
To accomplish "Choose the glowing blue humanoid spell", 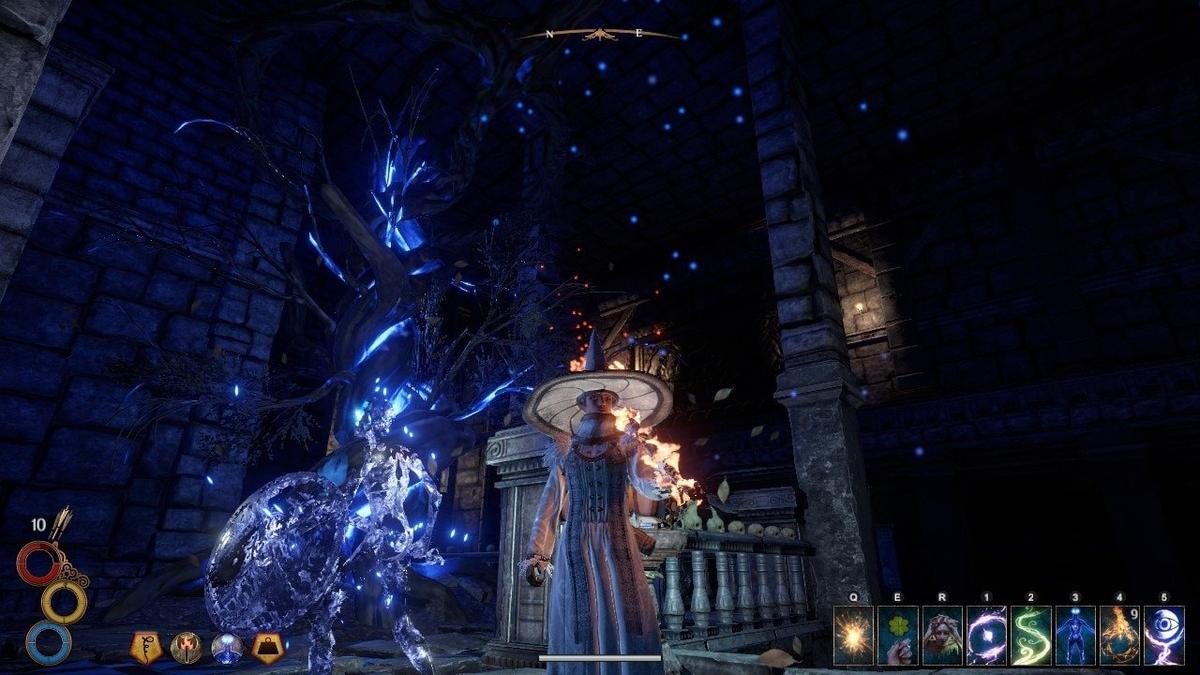I will (x=1075, y=636).
